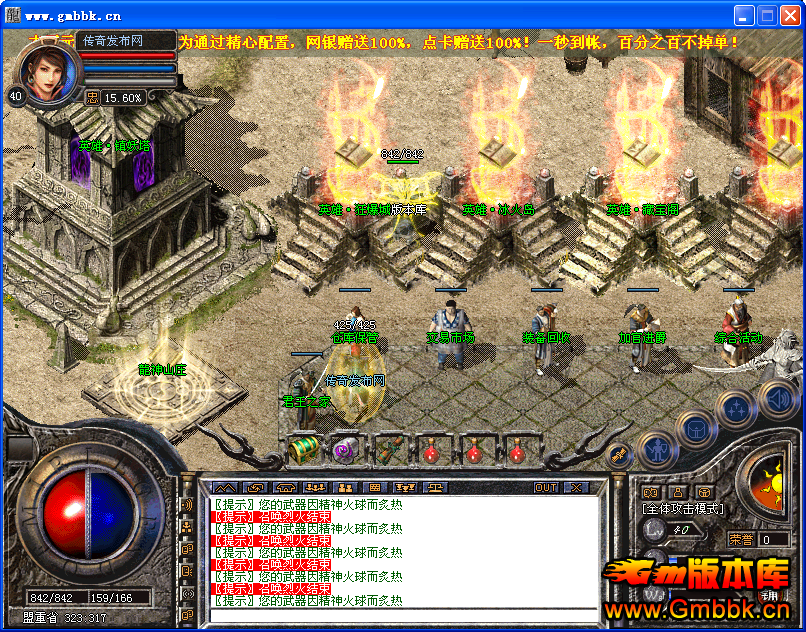This screenshot has width=806, height=632.
Task: Open the skills sparkle round button
Action: 736,407
